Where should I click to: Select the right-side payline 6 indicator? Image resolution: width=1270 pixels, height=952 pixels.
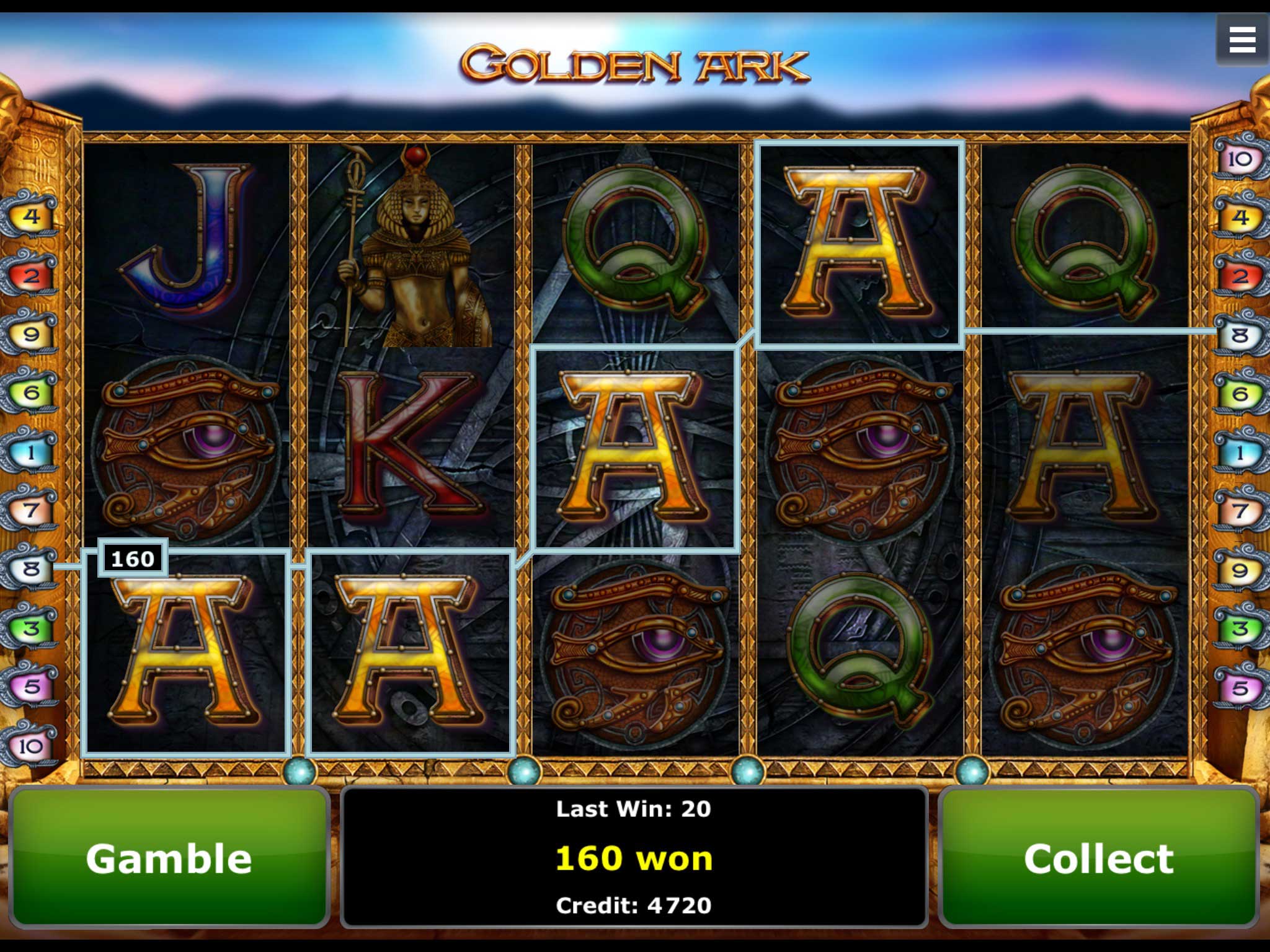(x=1240, y=394)
